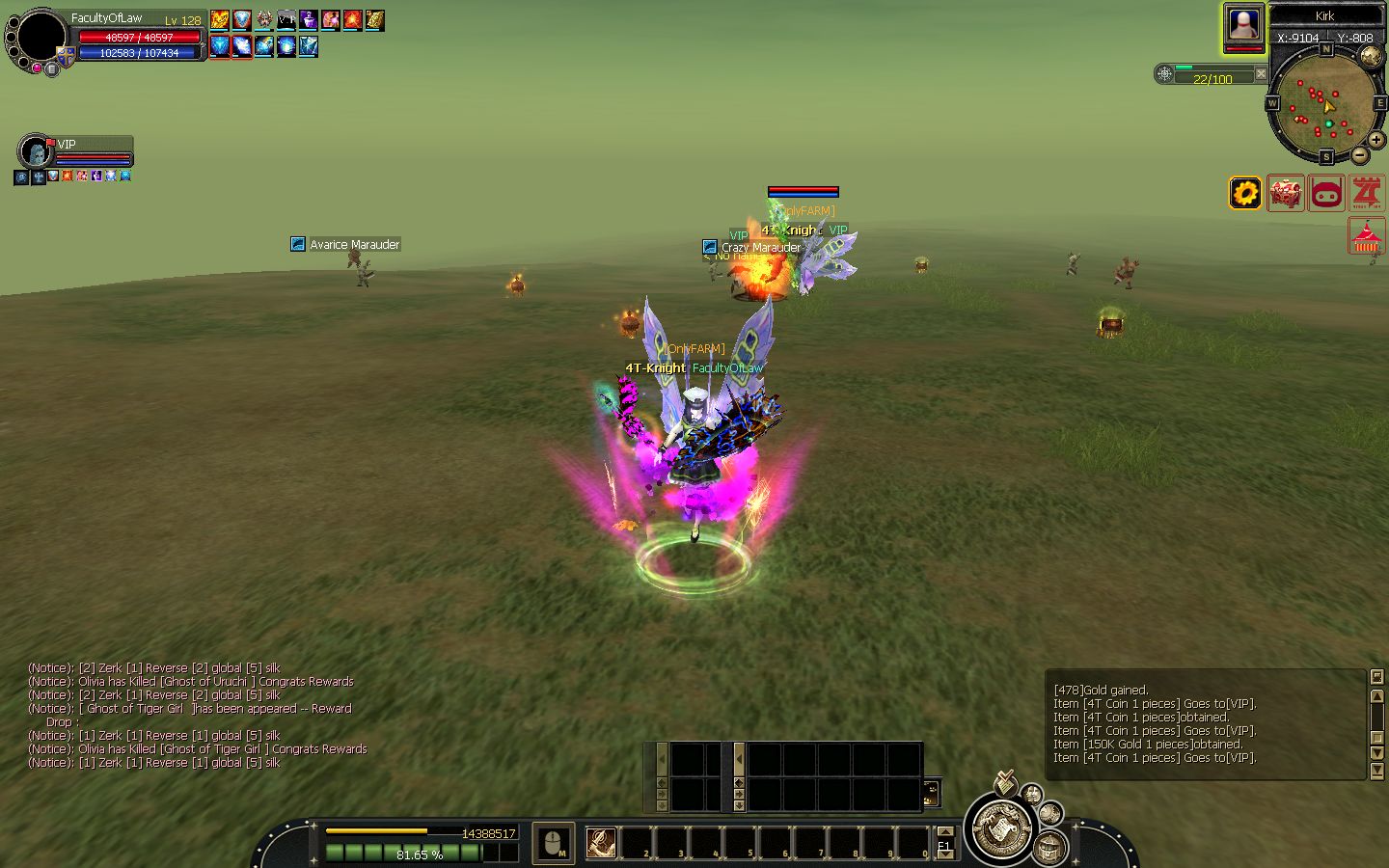
Task: Open the red treasure chest icon
Action: (1285, 193)
